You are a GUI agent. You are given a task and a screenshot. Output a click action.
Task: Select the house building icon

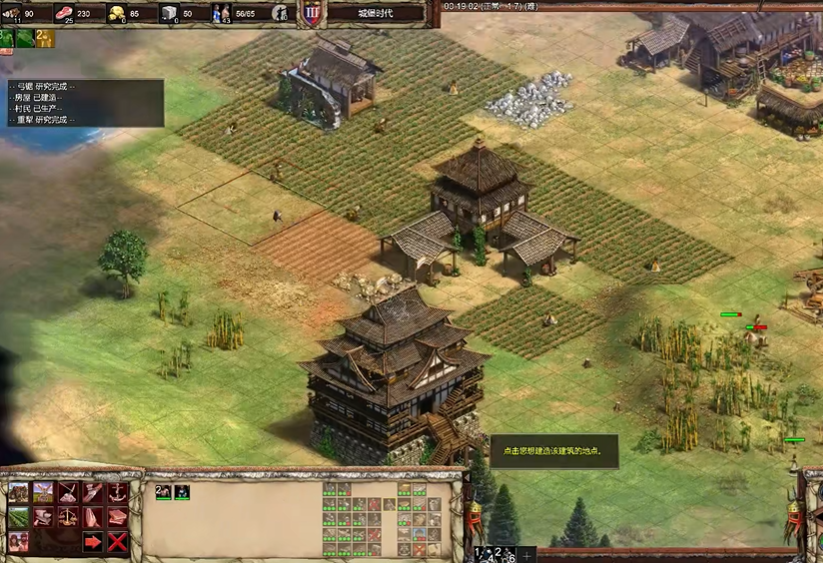19,492
